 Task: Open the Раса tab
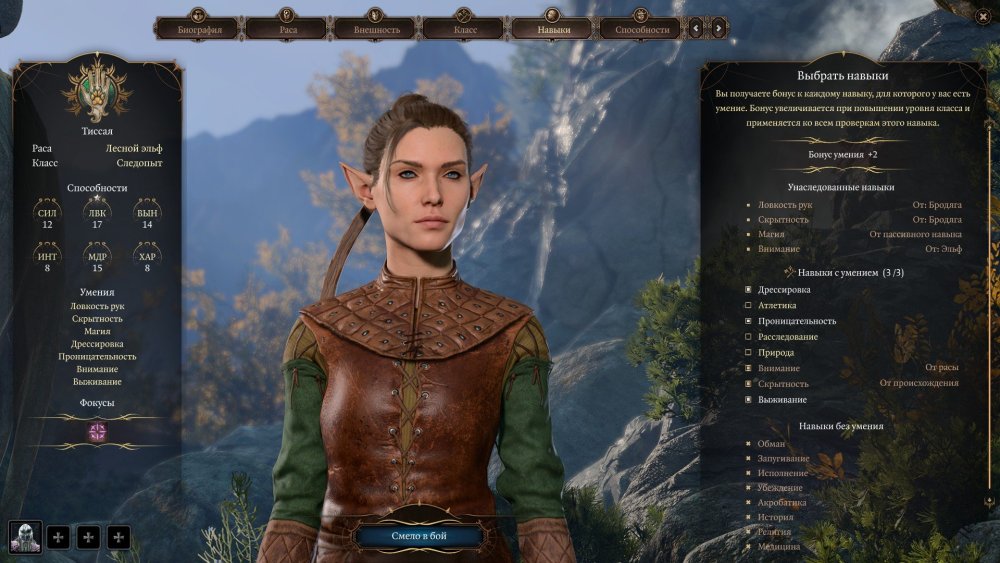(287, 29)
